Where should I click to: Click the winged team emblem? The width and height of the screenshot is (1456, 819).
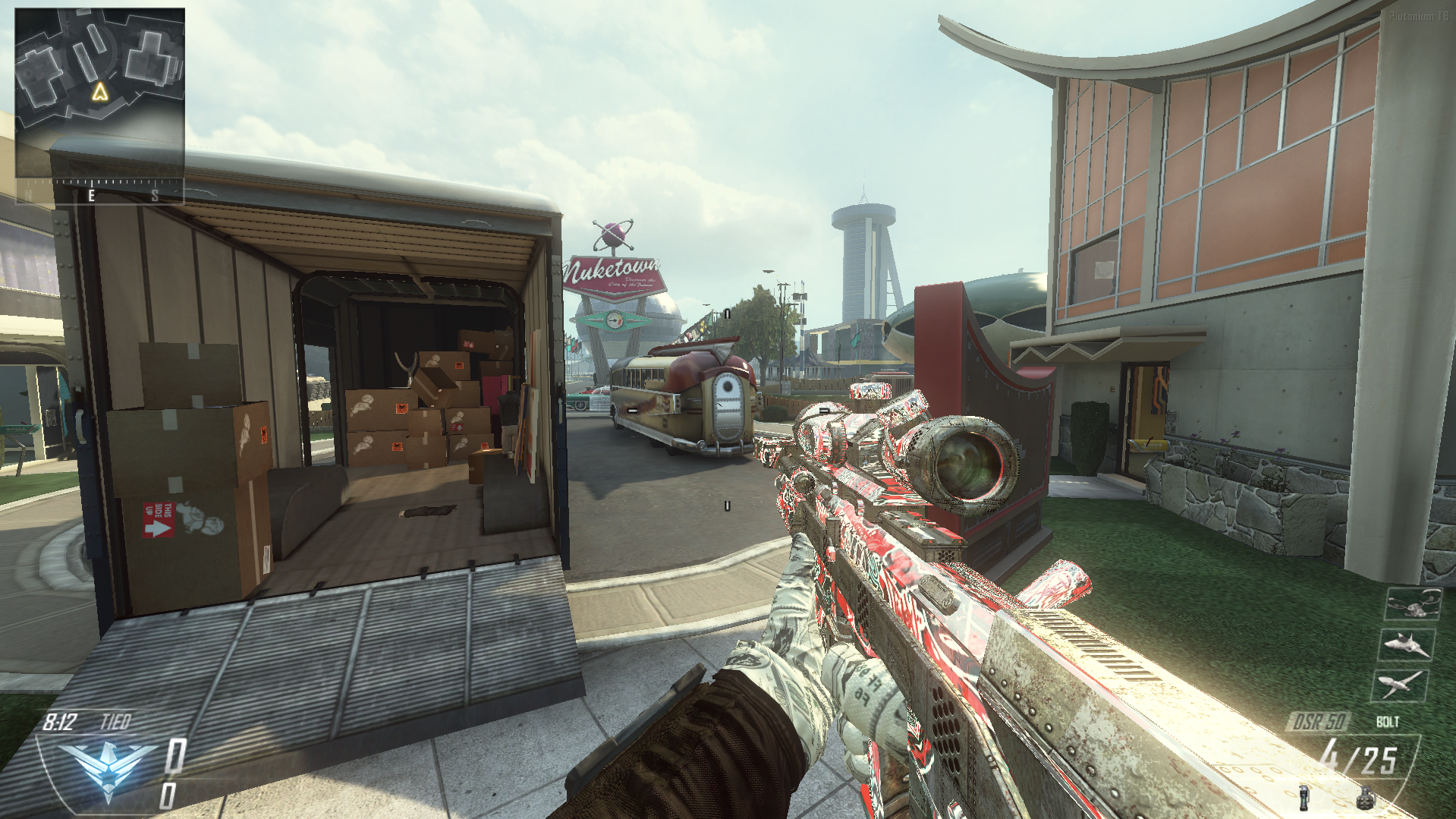(108, 767)
